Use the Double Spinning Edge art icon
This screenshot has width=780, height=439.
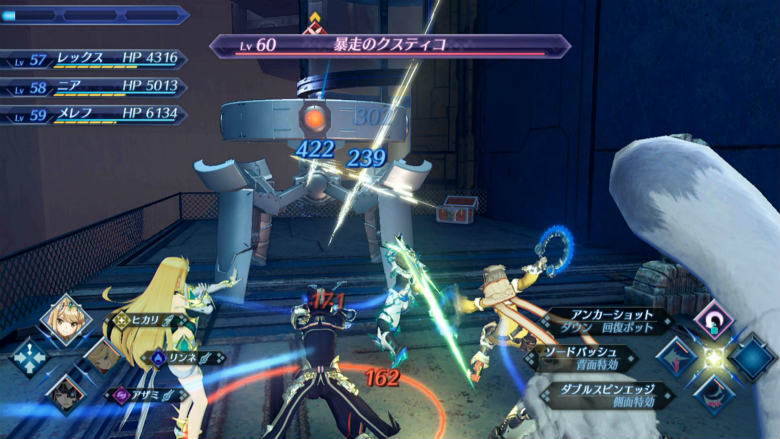[714, 393]
